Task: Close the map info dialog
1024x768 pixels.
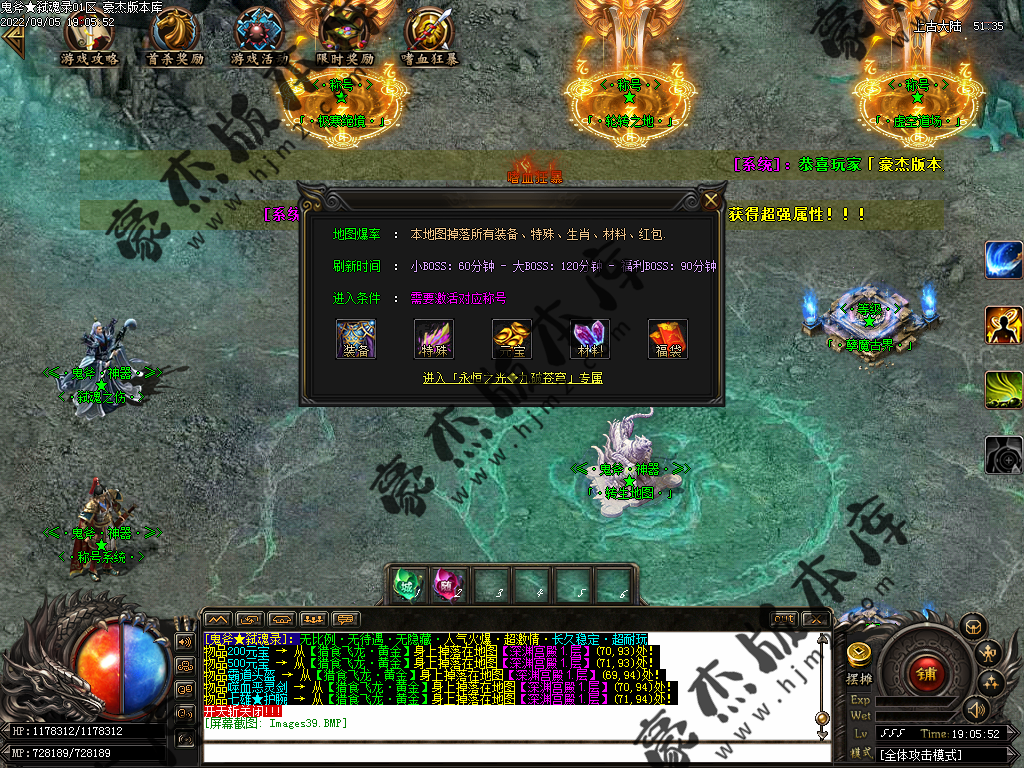Action: [711, 200]
